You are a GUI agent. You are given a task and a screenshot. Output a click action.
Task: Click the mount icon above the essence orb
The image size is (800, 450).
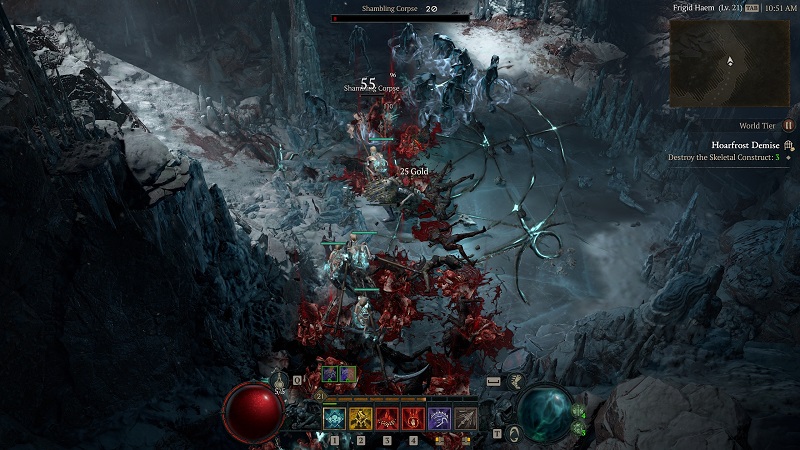point(517,380)
